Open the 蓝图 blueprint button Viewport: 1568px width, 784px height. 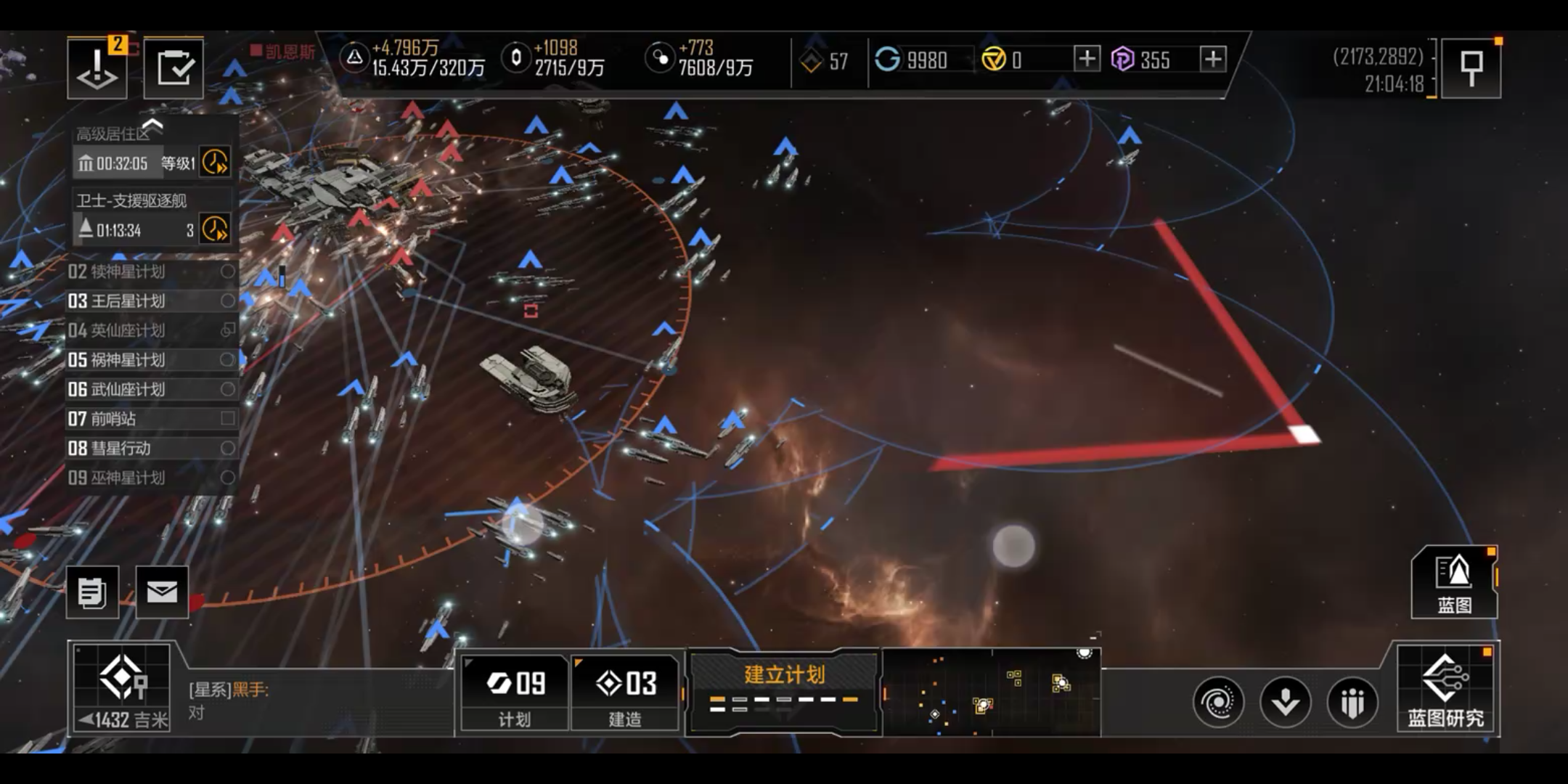click(x=1454, y=583)
